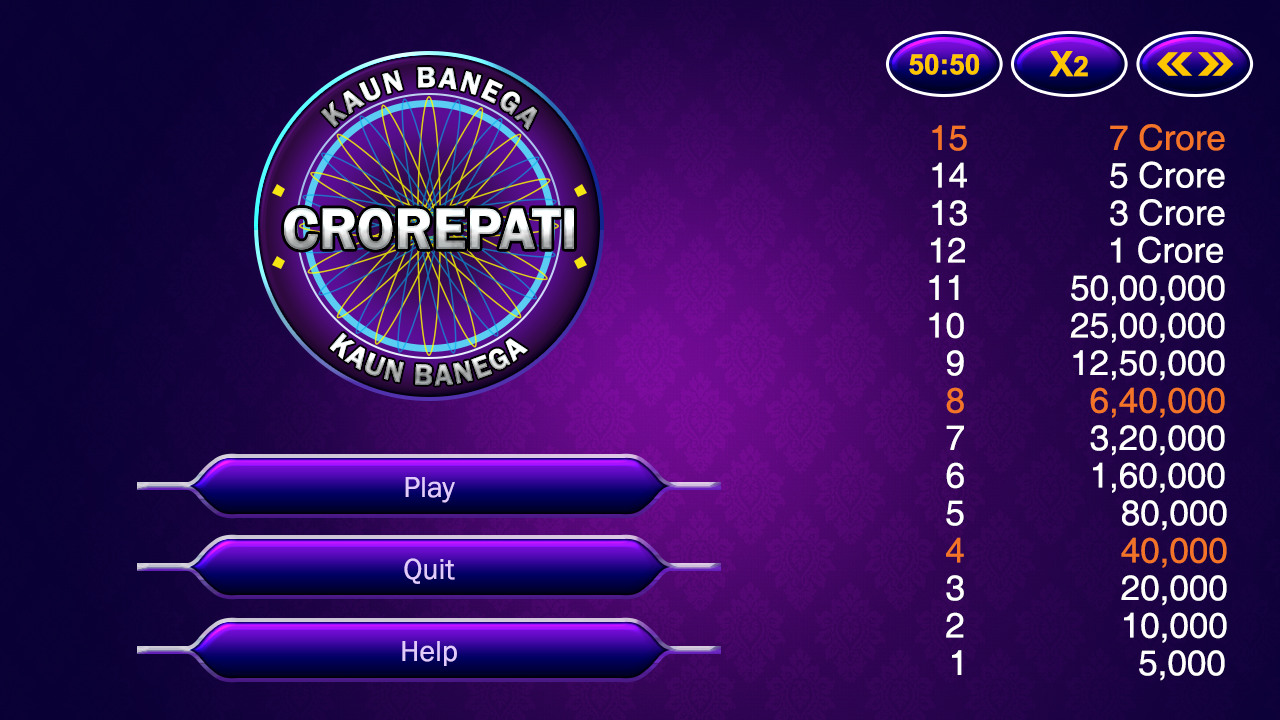Screen dimensions: 1280x720
Task: Activate the X2 double dip lifeline
Action: (1068, 63)
